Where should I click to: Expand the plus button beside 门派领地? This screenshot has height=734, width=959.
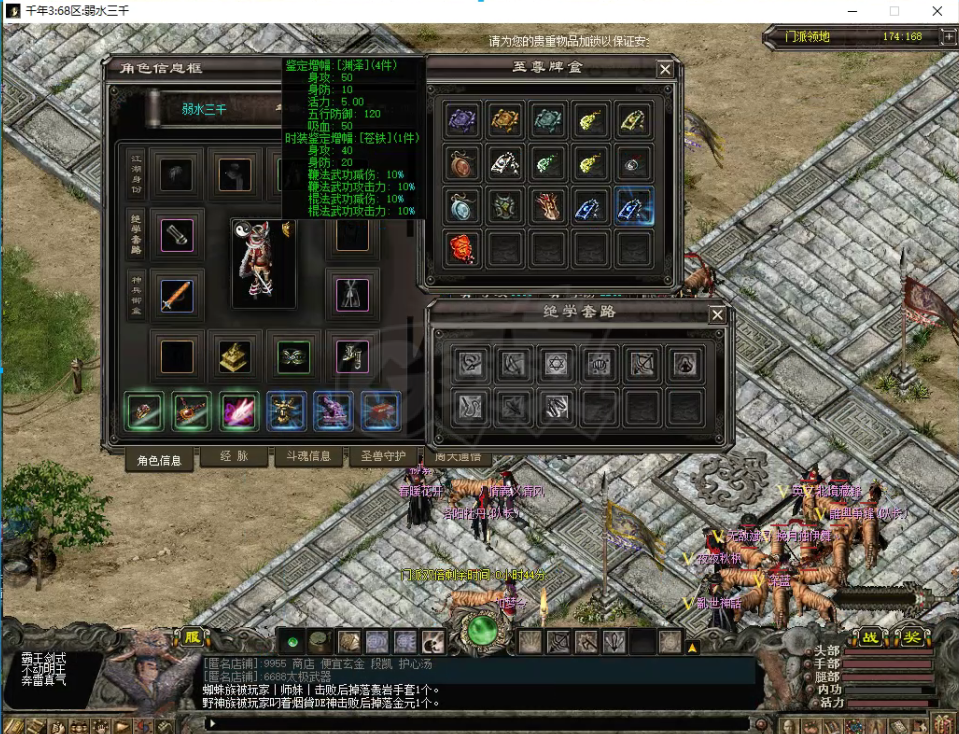pyautogui.click(x=948, y=37)
